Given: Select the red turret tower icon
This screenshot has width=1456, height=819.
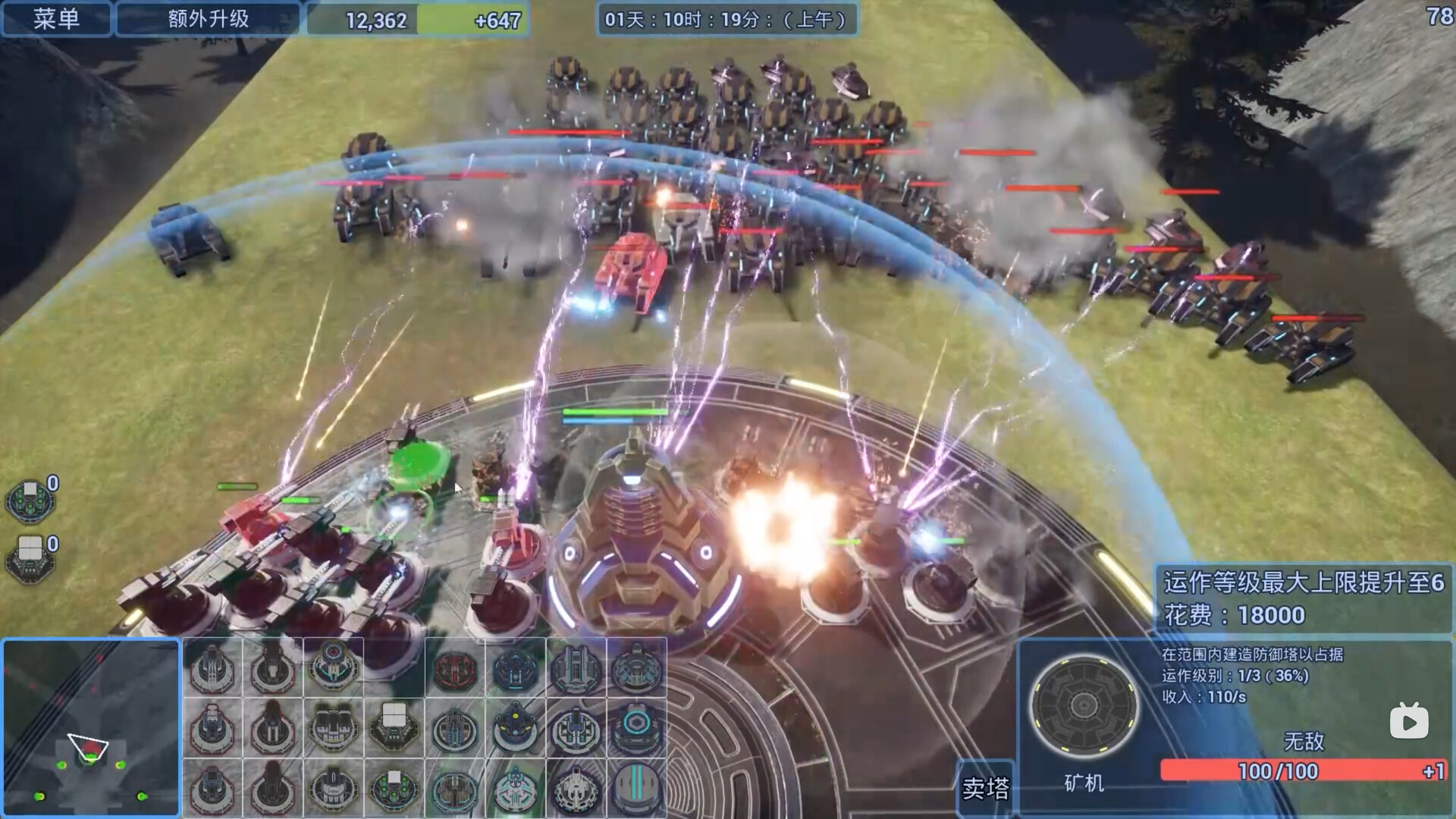Looking at the screenshot, I should point(455,669).
